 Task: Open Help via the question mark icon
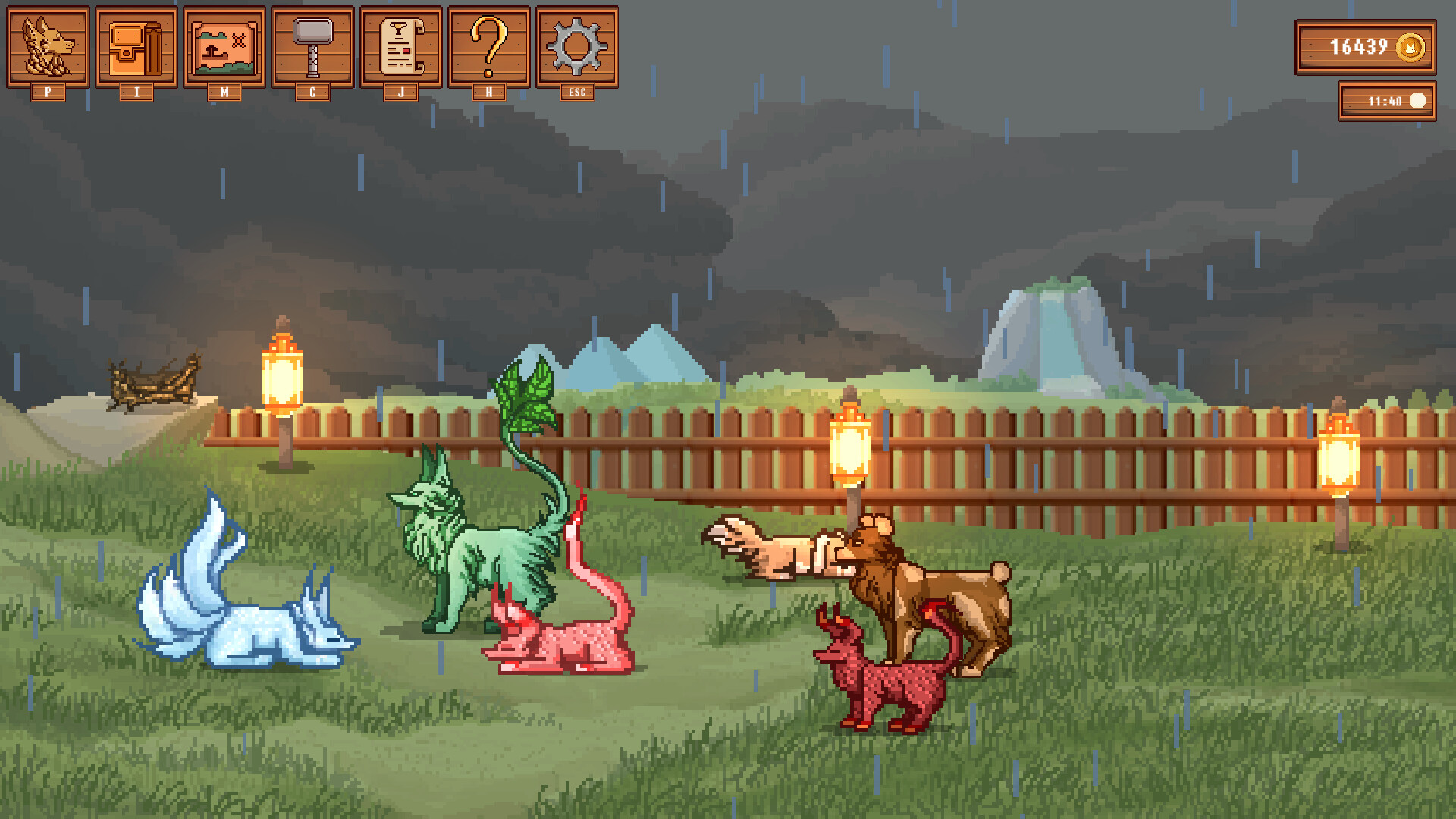(x=488, y=47)
